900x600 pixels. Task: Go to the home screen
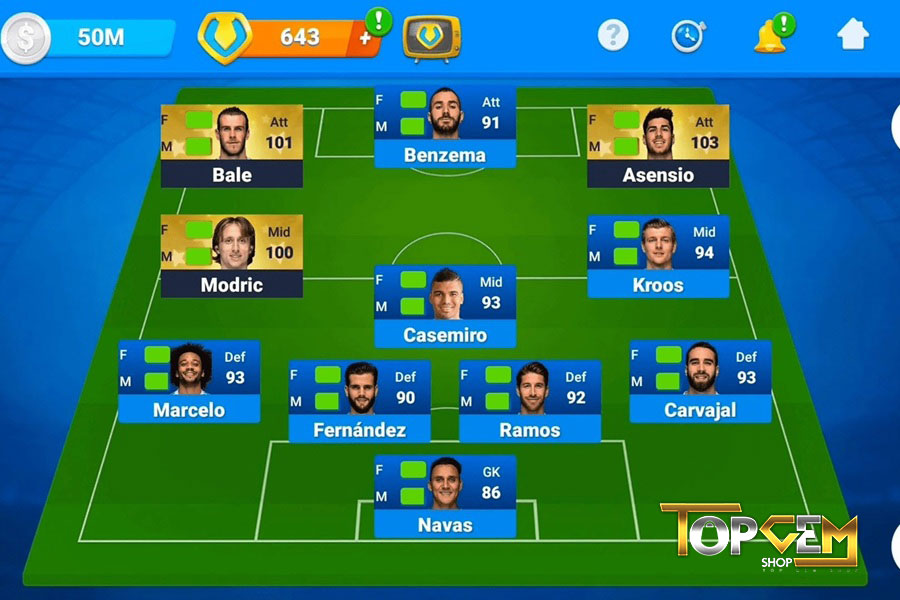pyautogui.click(x=852, y=35)
